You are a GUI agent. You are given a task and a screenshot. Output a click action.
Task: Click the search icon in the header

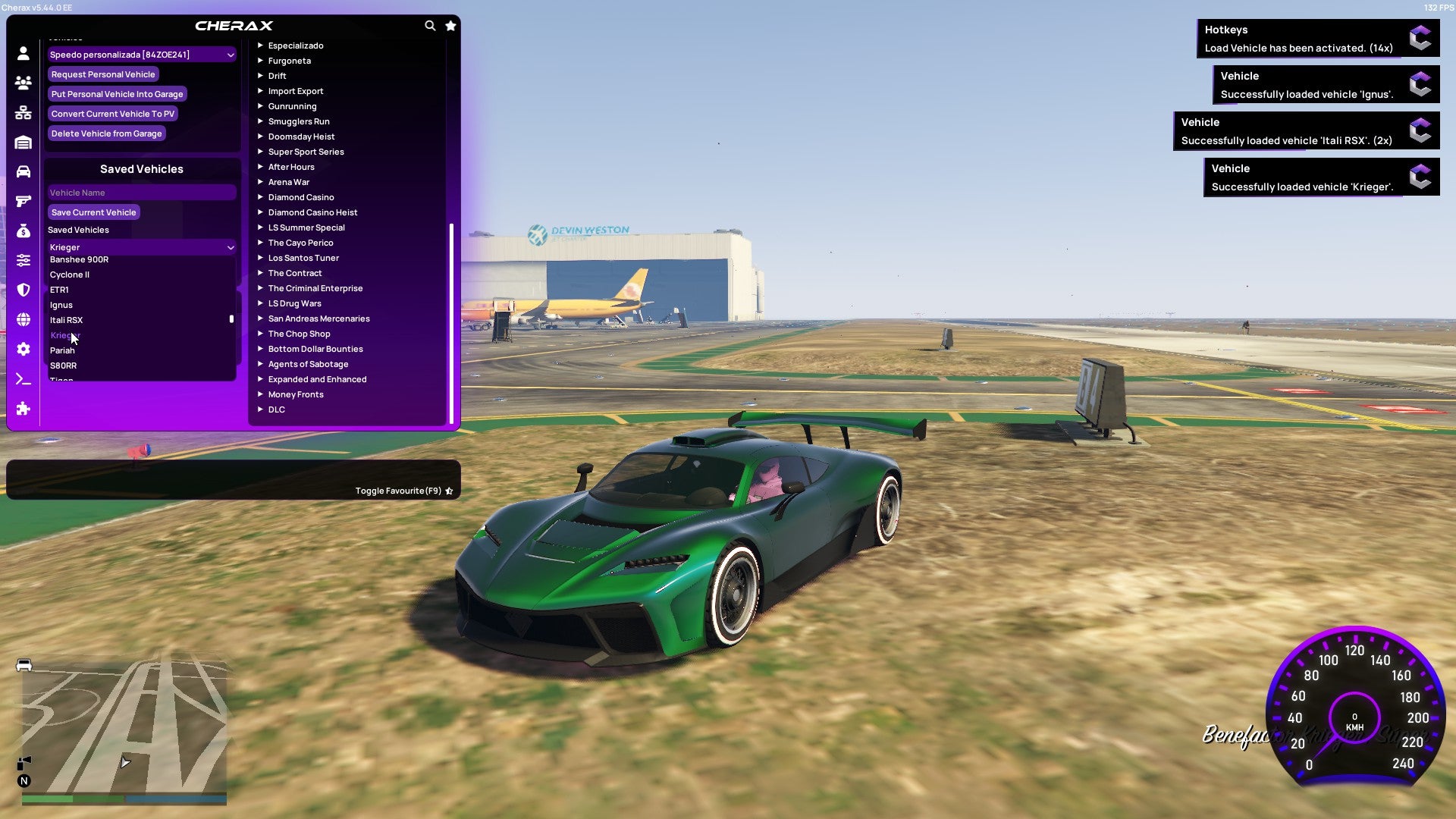[x=430, y=25]
